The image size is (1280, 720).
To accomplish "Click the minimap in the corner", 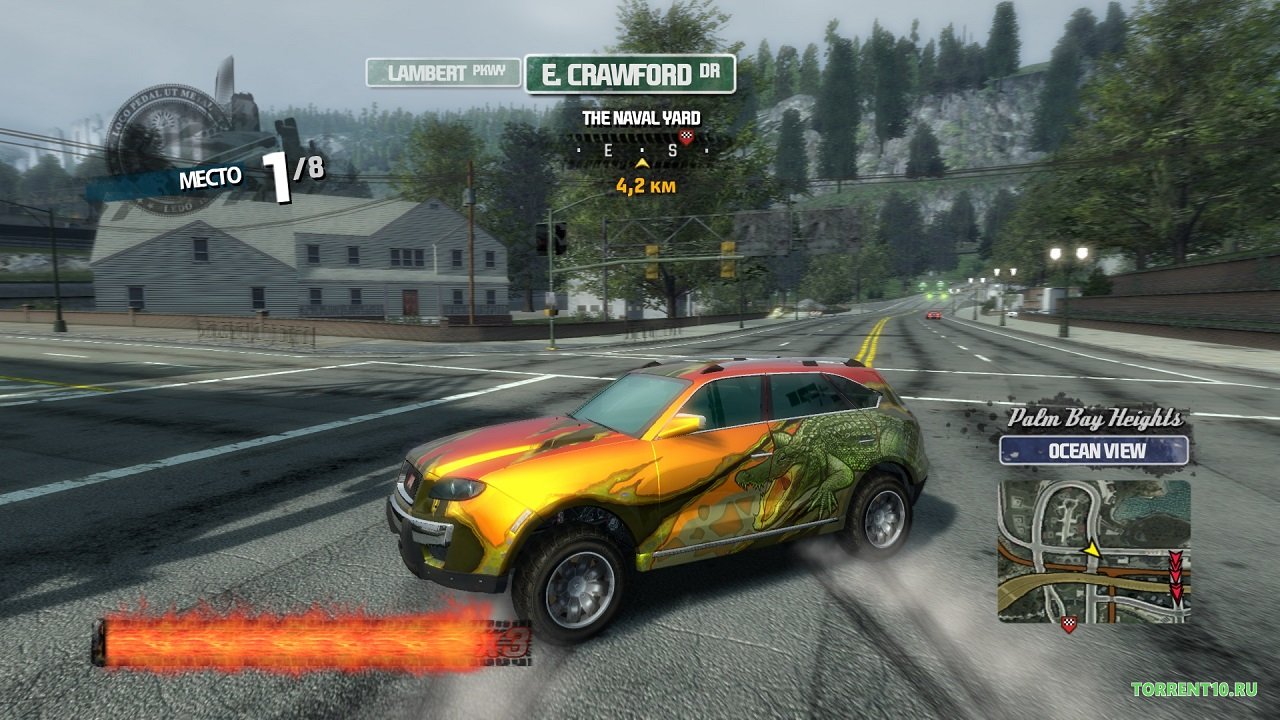I will 1094,551.
